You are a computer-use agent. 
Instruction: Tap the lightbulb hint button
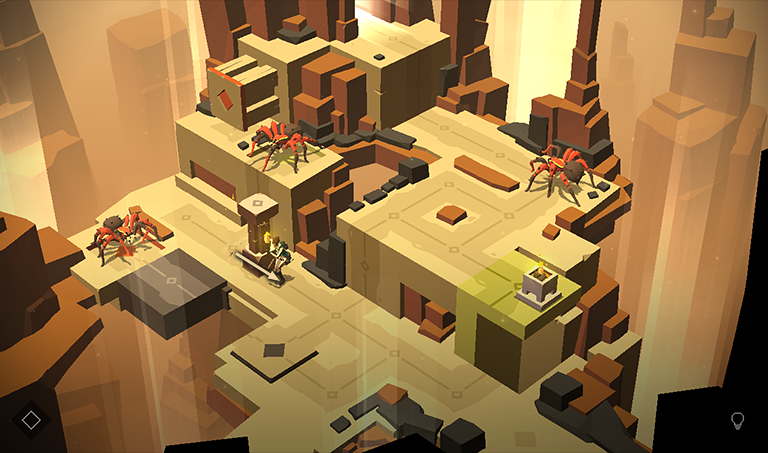738,420
